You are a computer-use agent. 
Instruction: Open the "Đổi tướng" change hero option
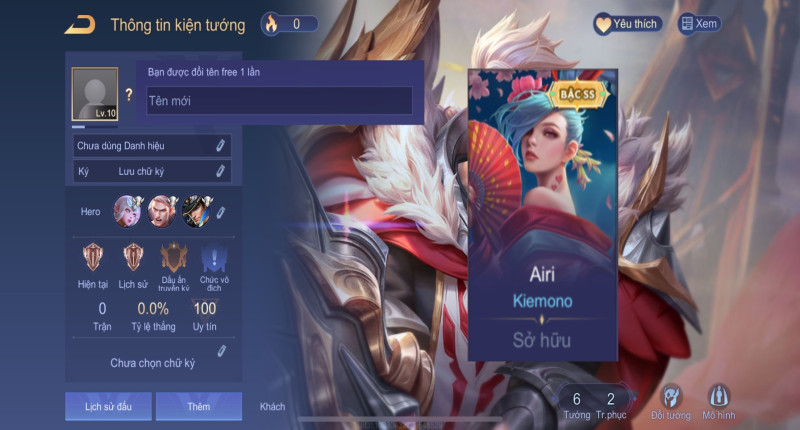click(670, 401)
